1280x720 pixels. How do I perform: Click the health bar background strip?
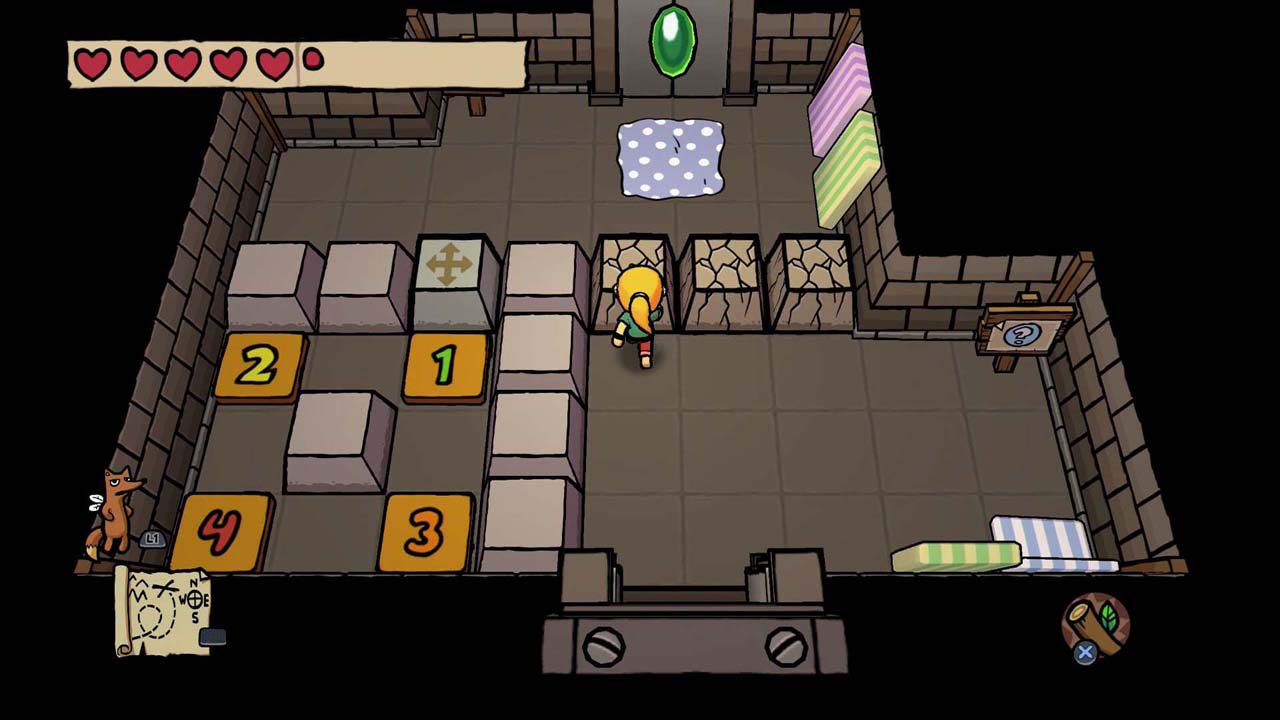[x=420, y=62]
